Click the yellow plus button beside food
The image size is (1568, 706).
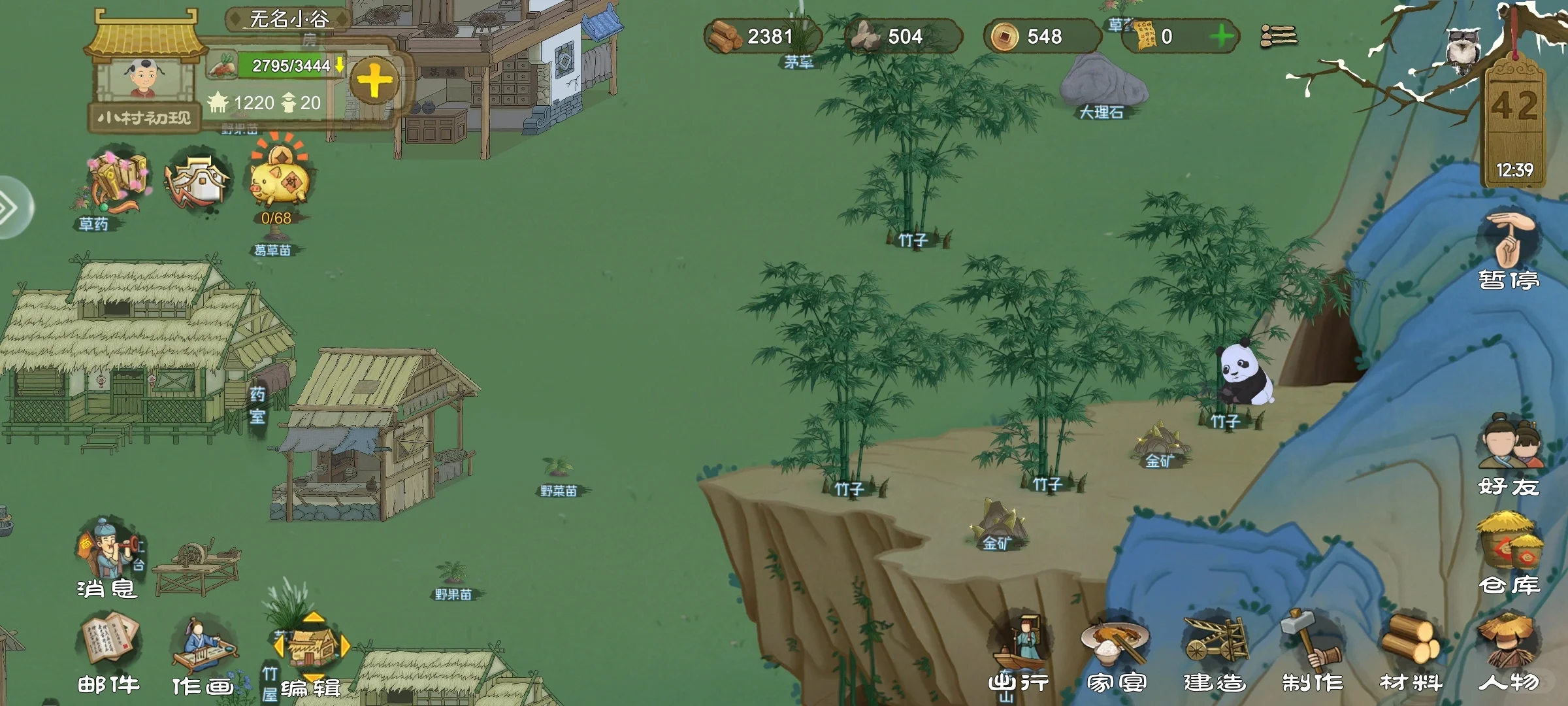[374, 82]
